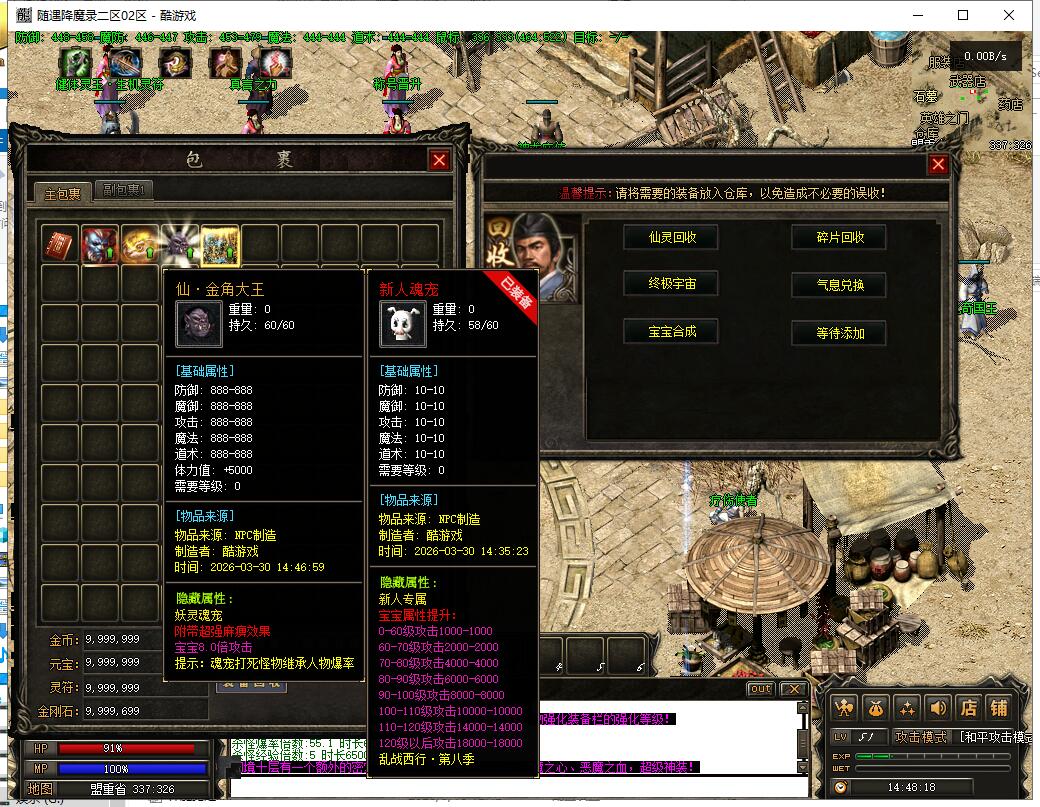Close the 包裹 inventory window
This screenshot has width=1040, height=807.
tap(439, 160)
